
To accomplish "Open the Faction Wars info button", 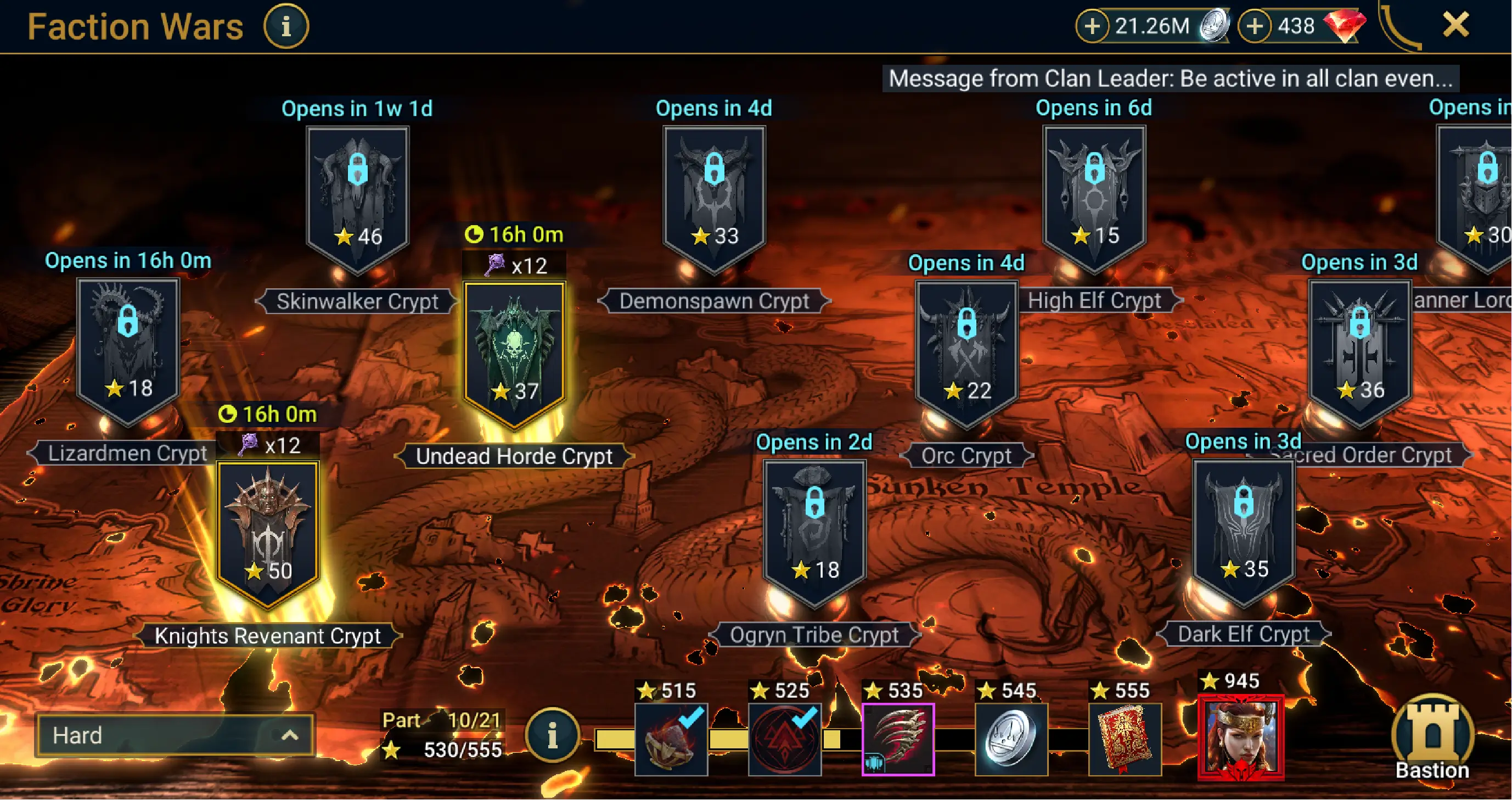I will click(x=286, y=26).
